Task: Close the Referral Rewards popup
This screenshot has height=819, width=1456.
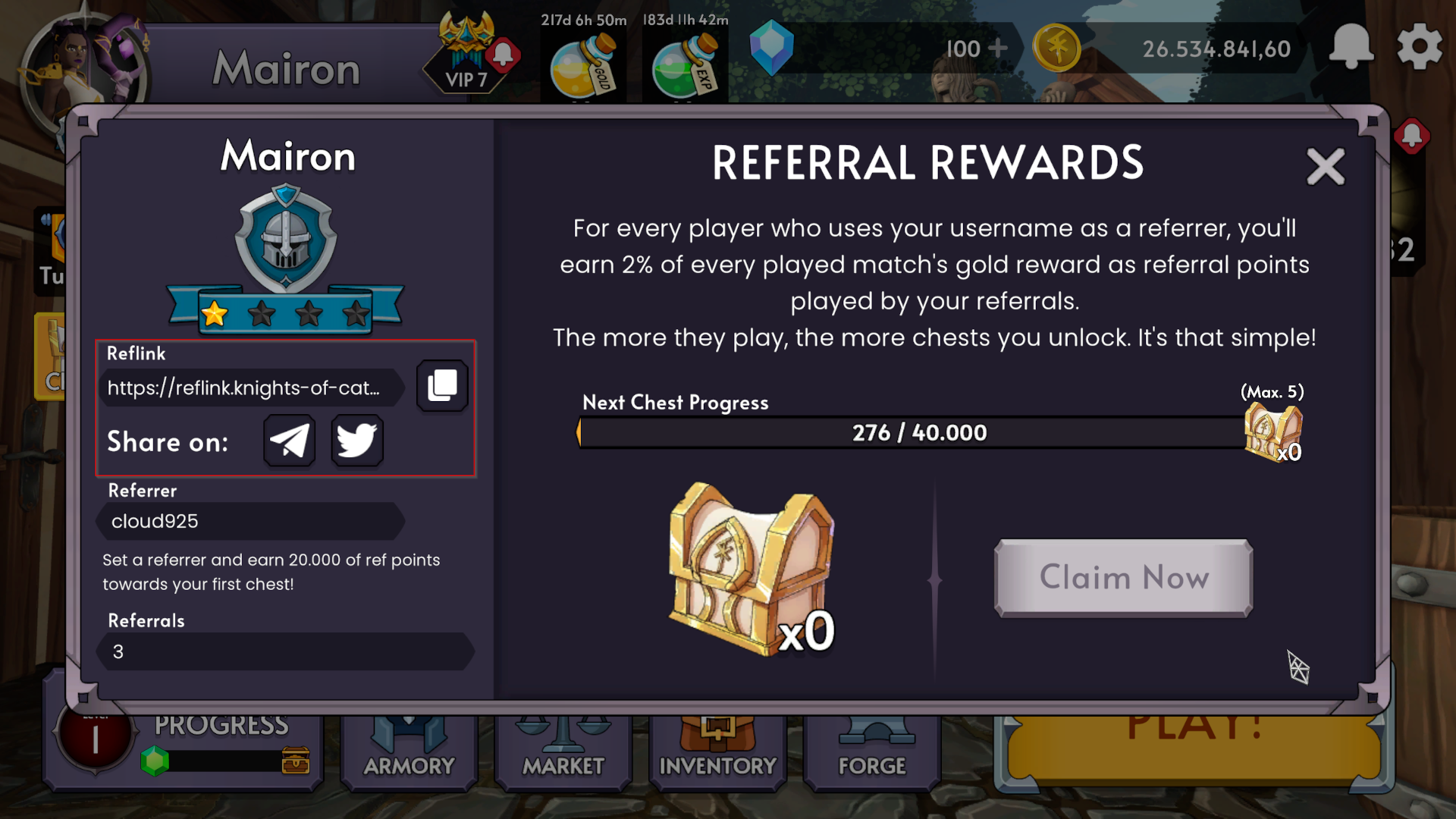Action: coord(1326,167)
